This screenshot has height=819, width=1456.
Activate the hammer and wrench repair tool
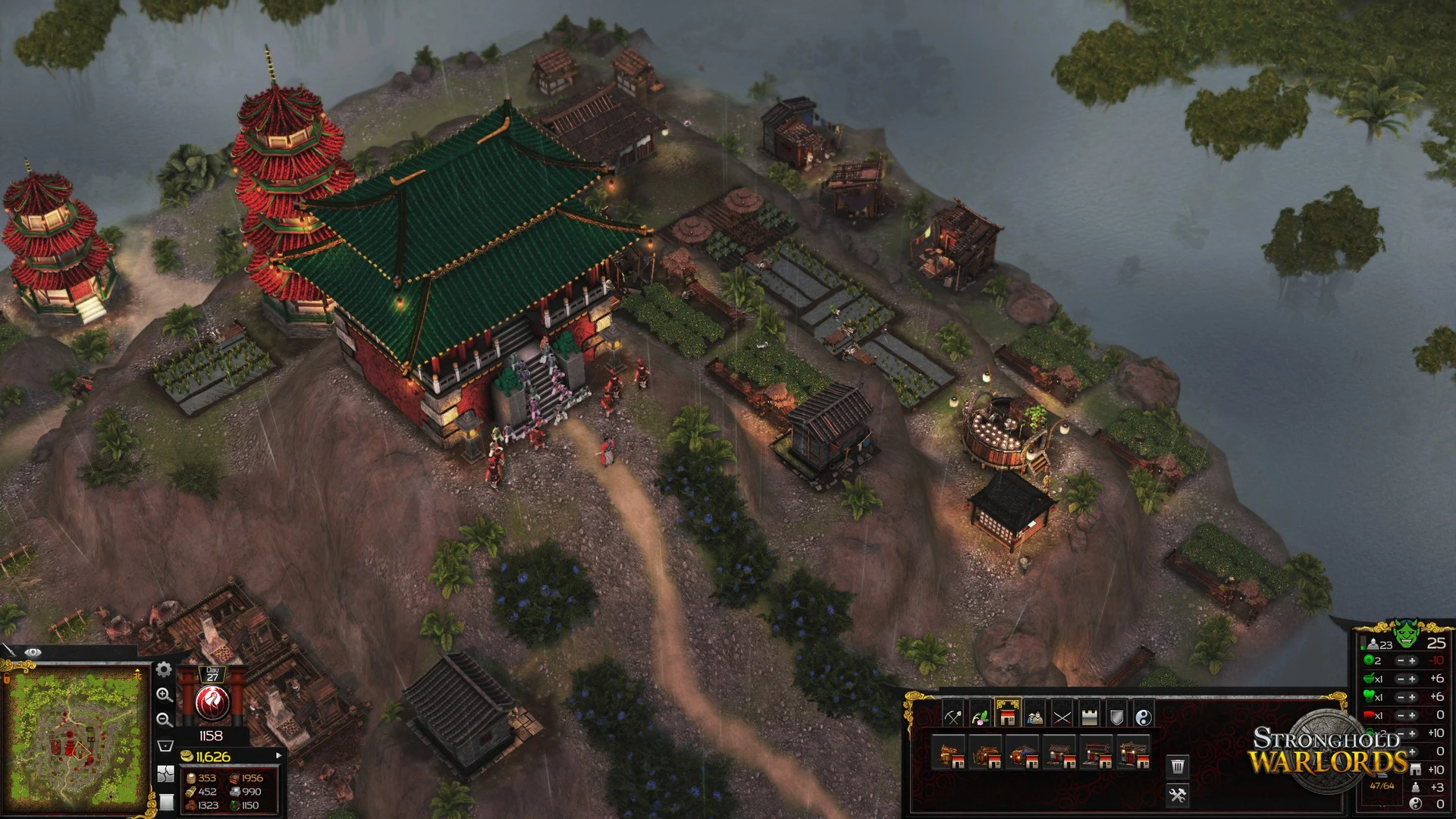tap(1178, 795)
